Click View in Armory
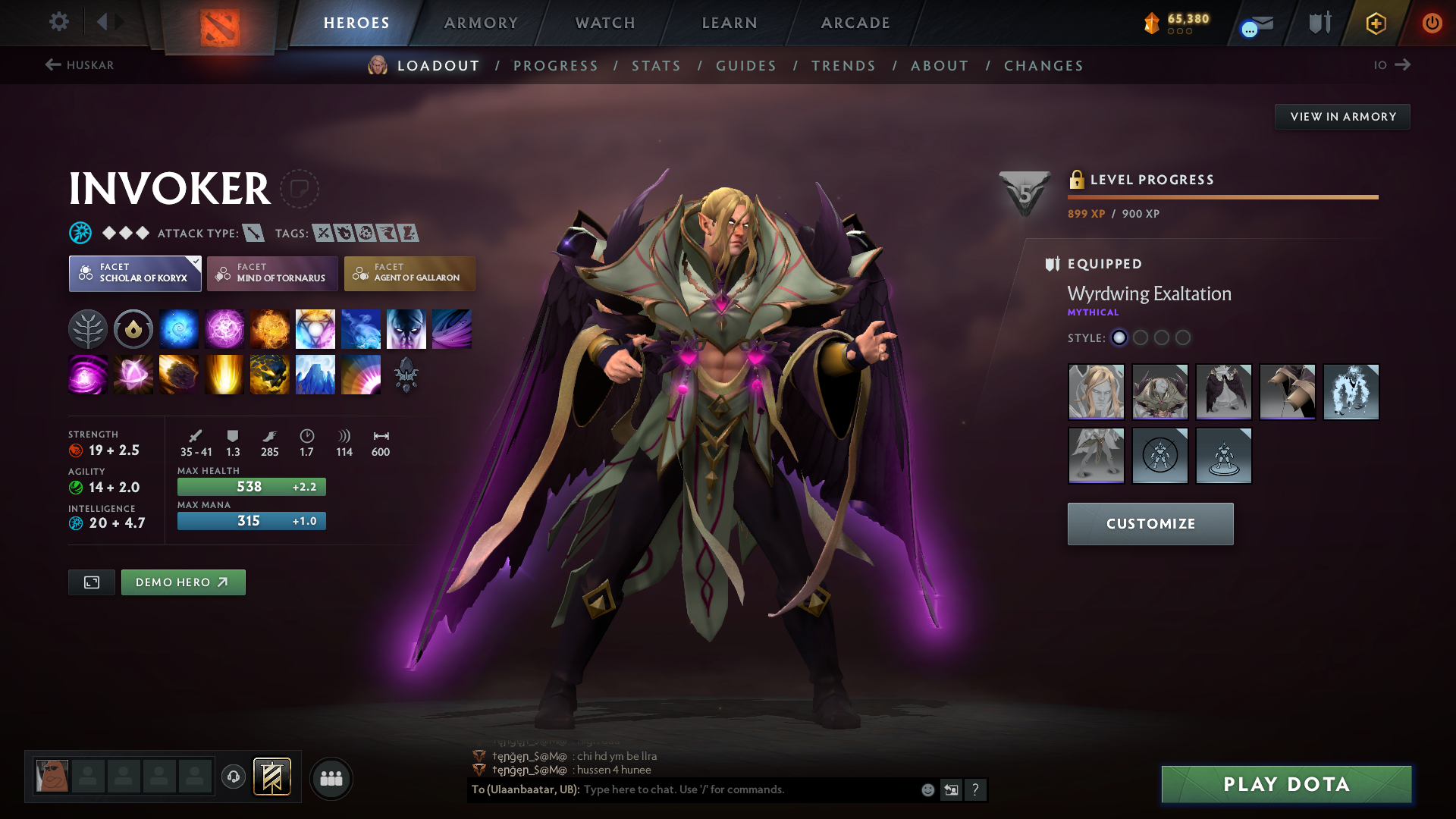Viewport: 1456px width, 819px height. (1341, 116)
